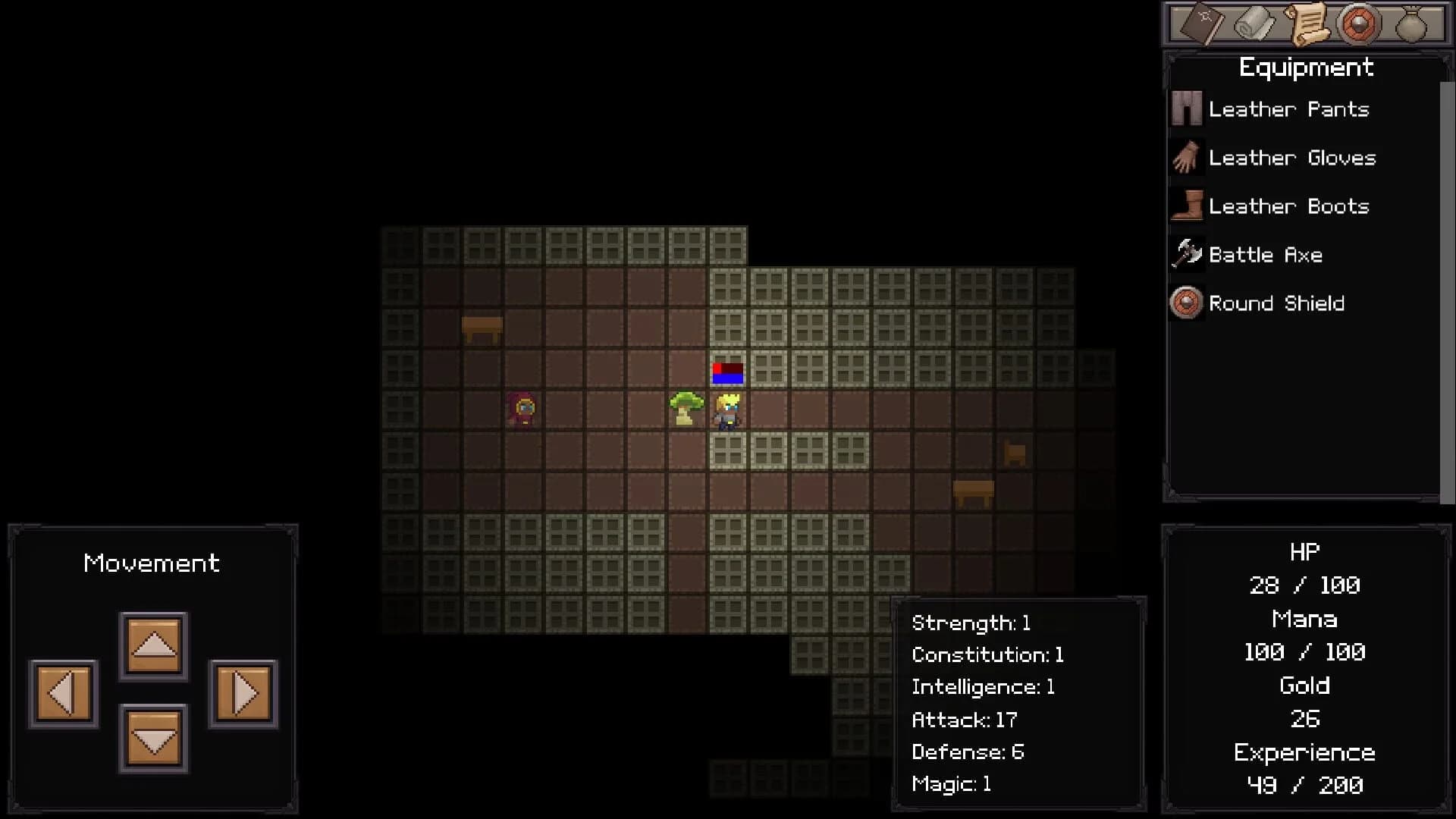The width and height of the screenshot is (1456, 819).
Task: Select the Battle Axe text label
Action: tap(1267, 254)
